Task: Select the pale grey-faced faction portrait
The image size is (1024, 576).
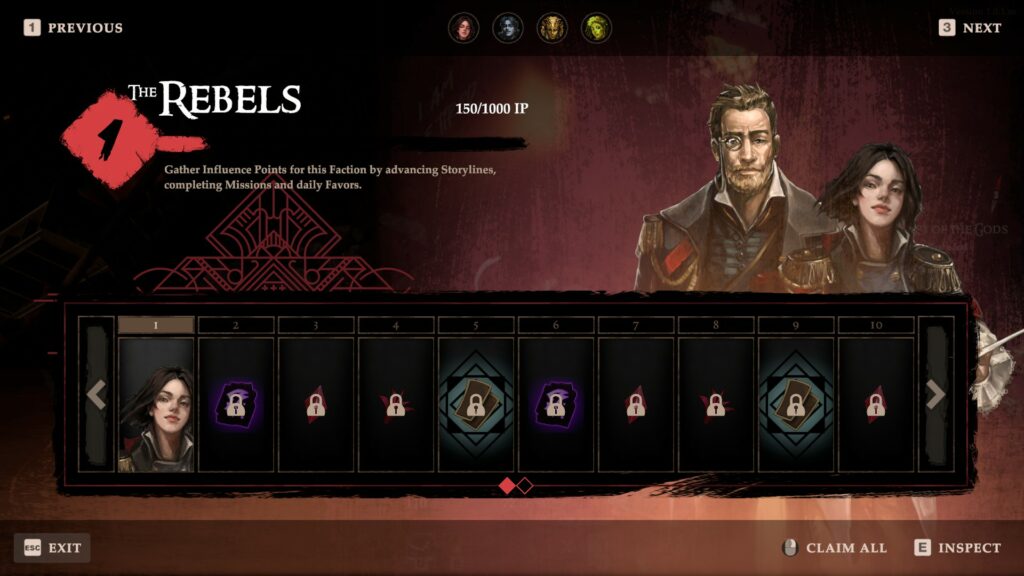Action: pyautogui.click(x=508, y=28)
